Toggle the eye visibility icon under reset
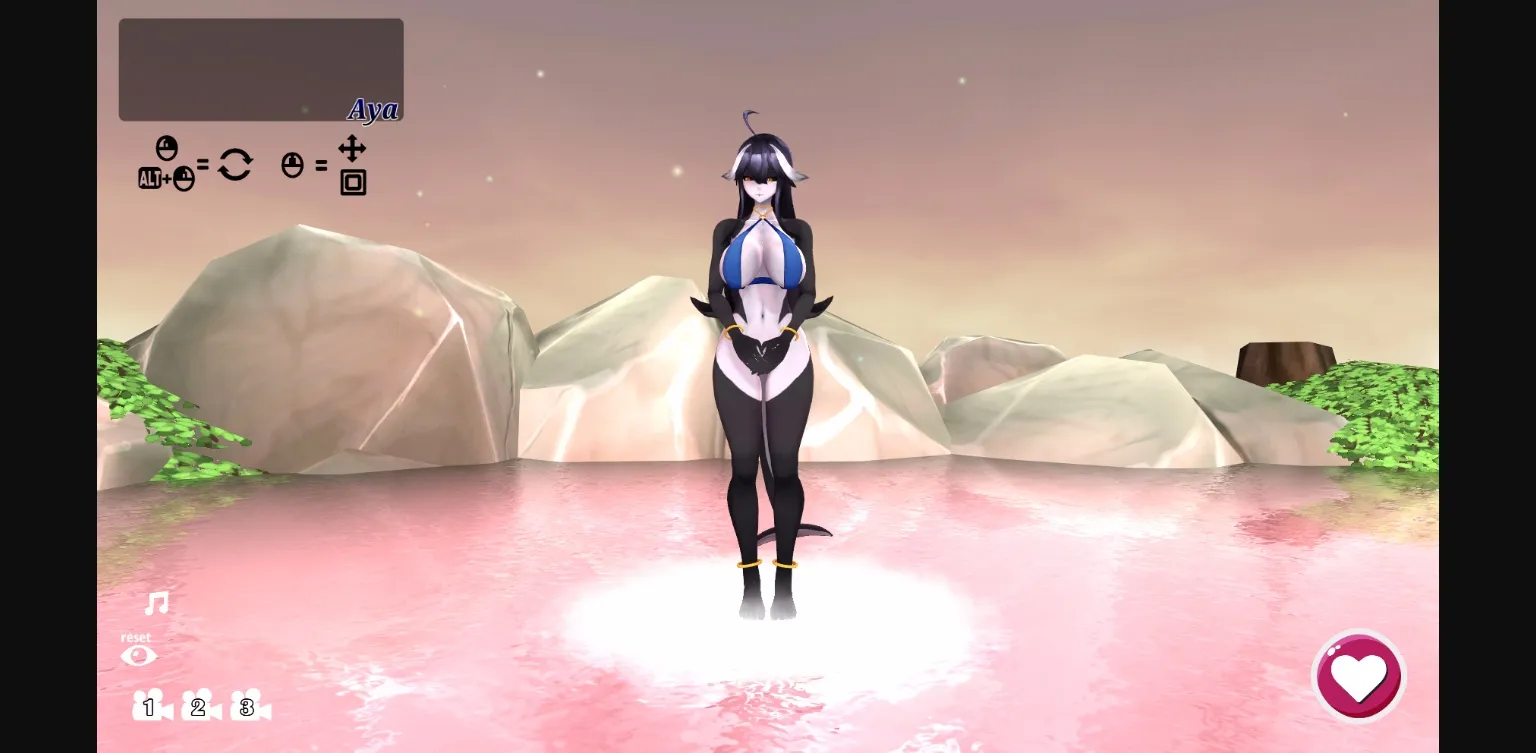This screenshot has height=753, width=1536. tap(139, 655)
